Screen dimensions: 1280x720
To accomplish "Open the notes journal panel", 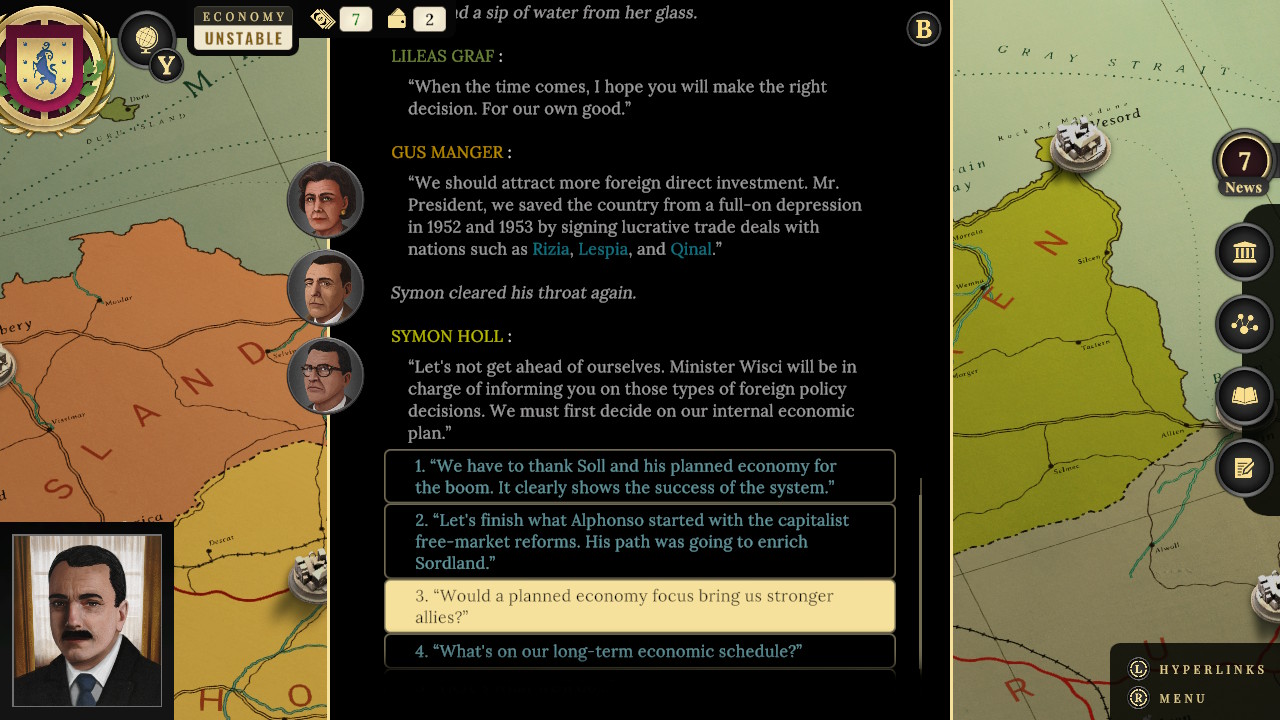I will [1244, 468].
